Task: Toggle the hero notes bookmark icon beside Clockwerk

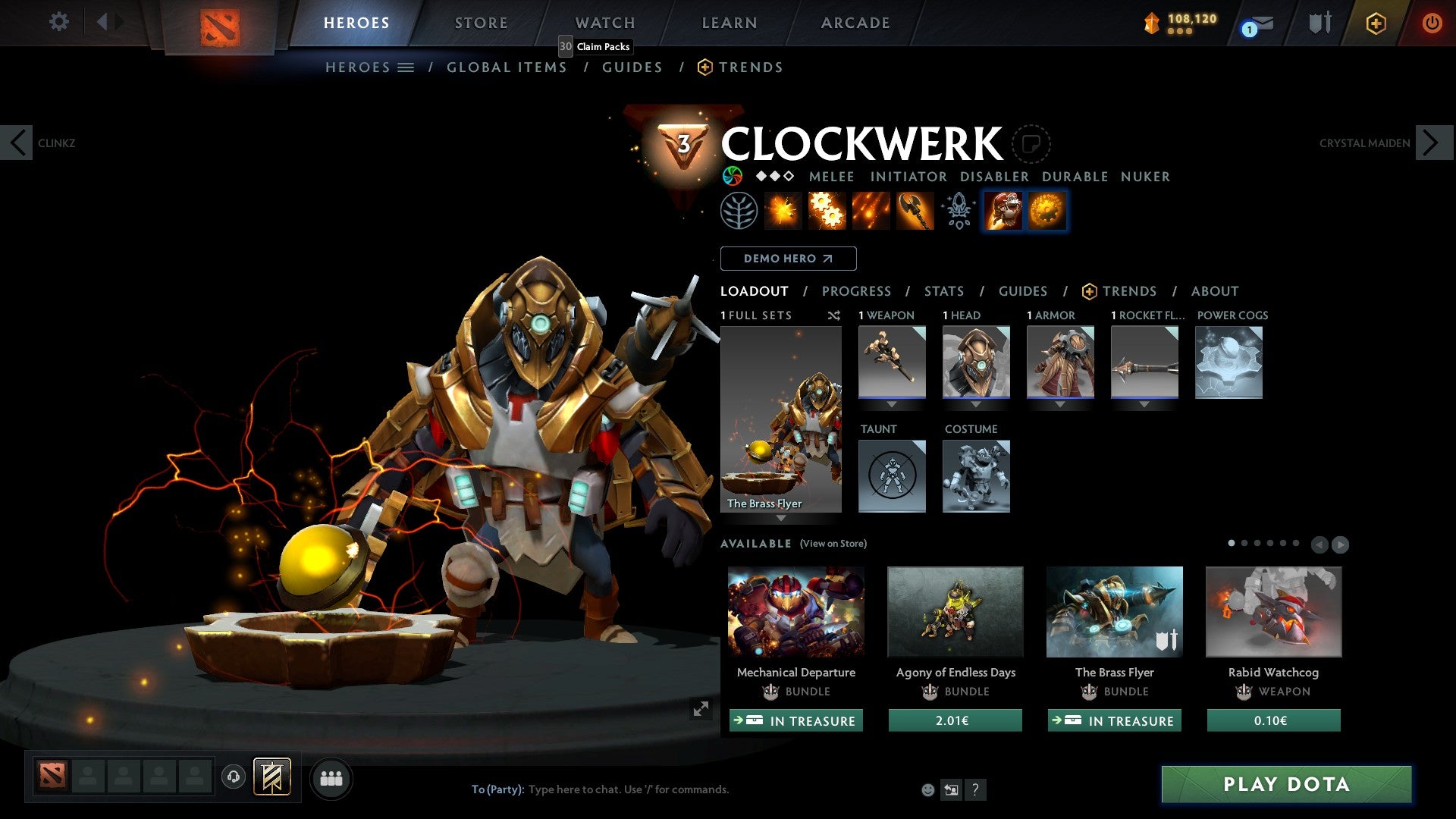Action: tap(1031, 143)
